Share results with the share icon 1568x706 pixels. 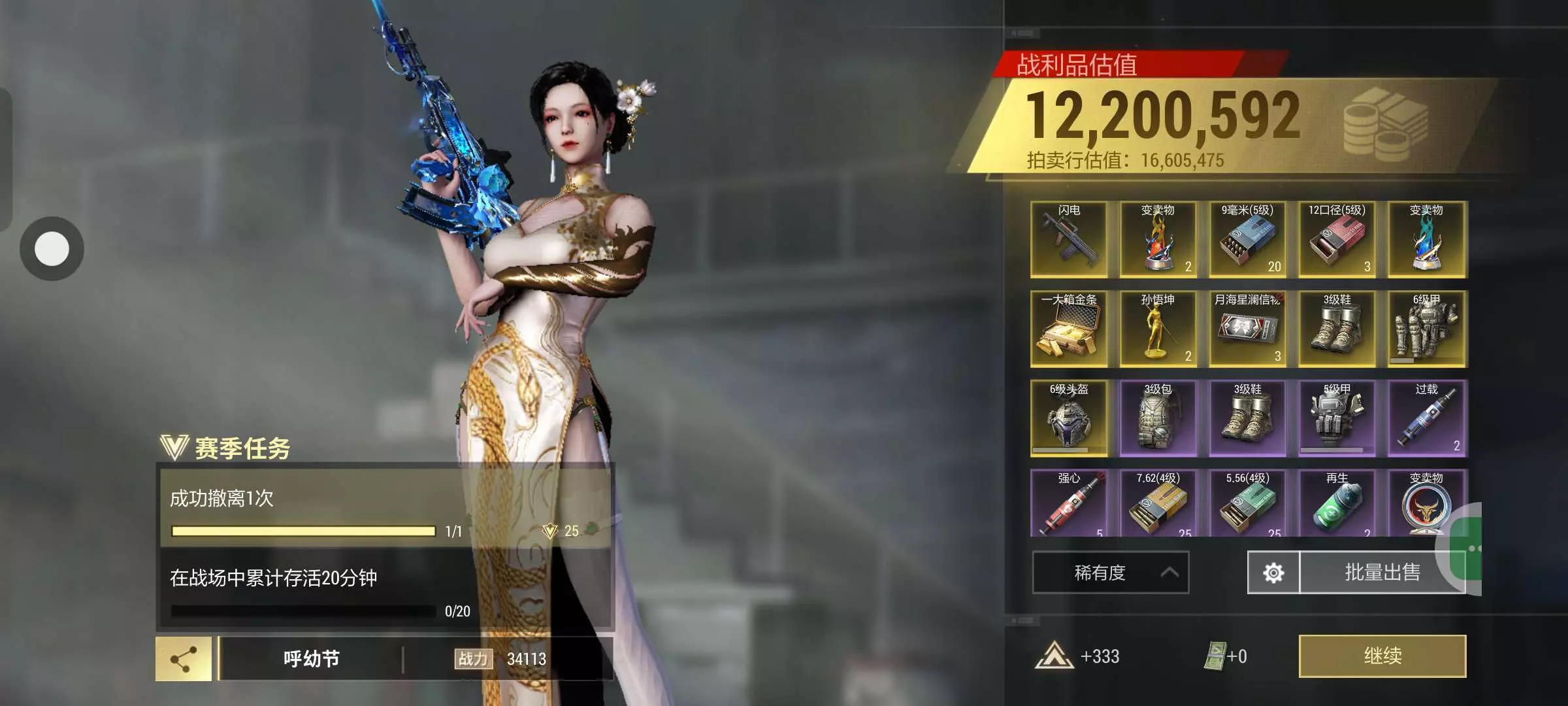[184, 659]
